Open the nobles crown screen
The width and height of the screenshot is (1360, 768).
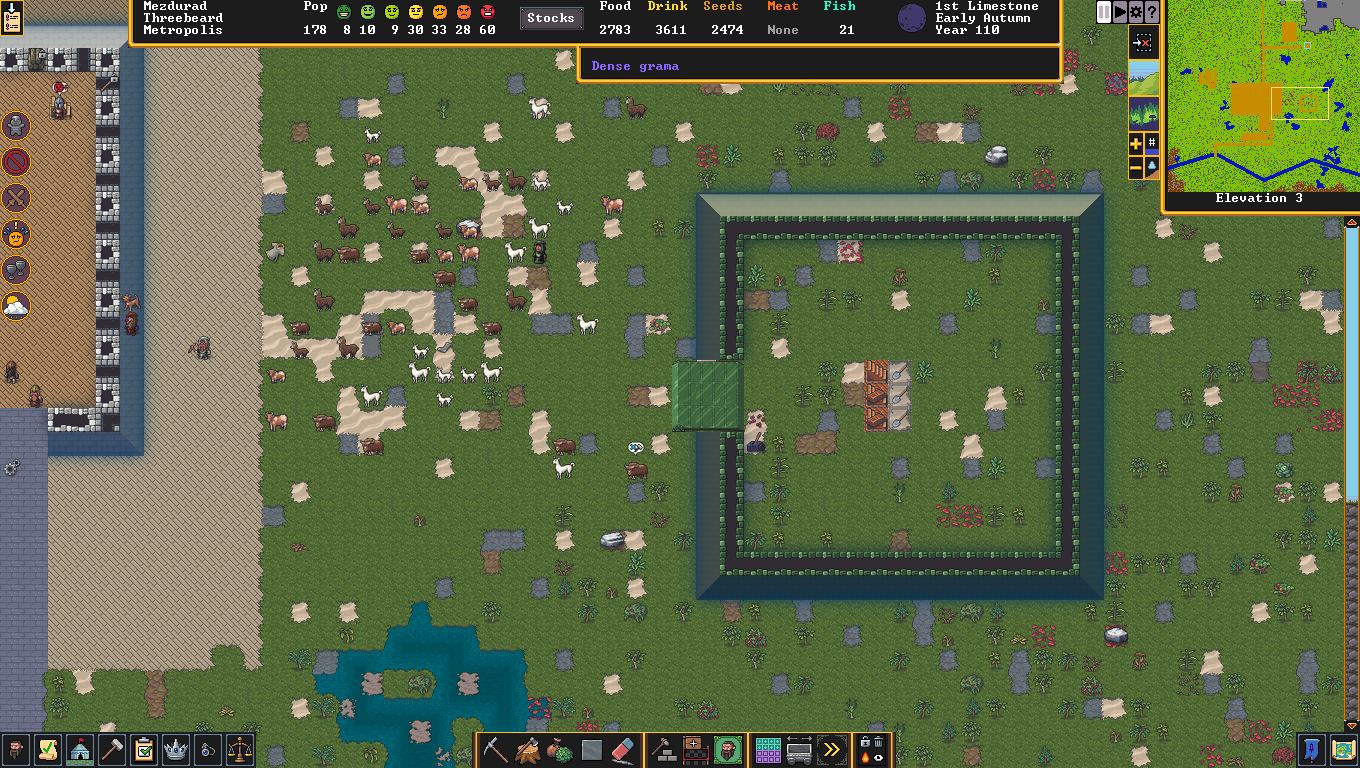click(175, 749)
